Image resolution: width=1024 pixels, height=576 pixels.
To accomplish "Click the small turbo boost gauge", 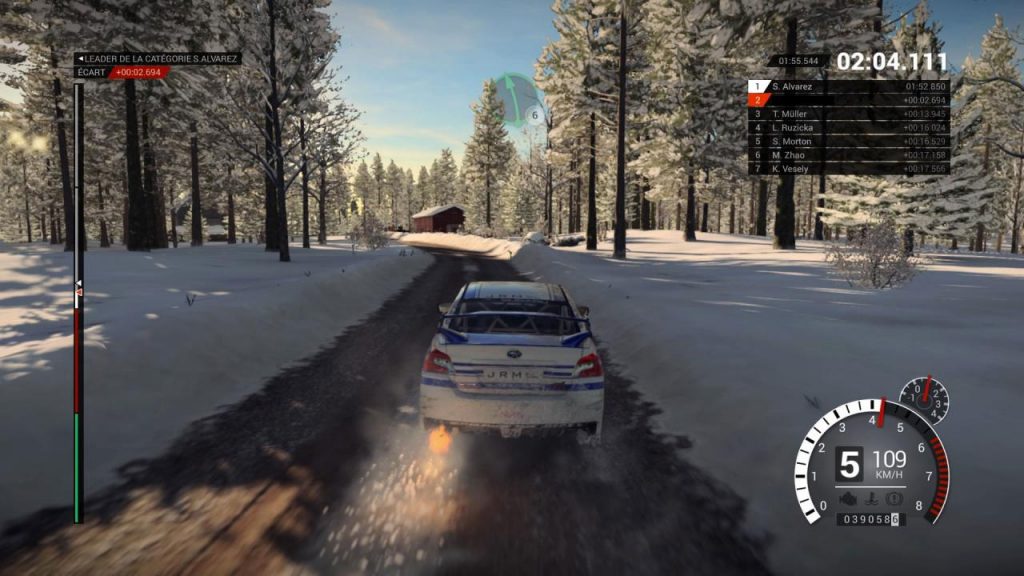I will click(924, 400).
